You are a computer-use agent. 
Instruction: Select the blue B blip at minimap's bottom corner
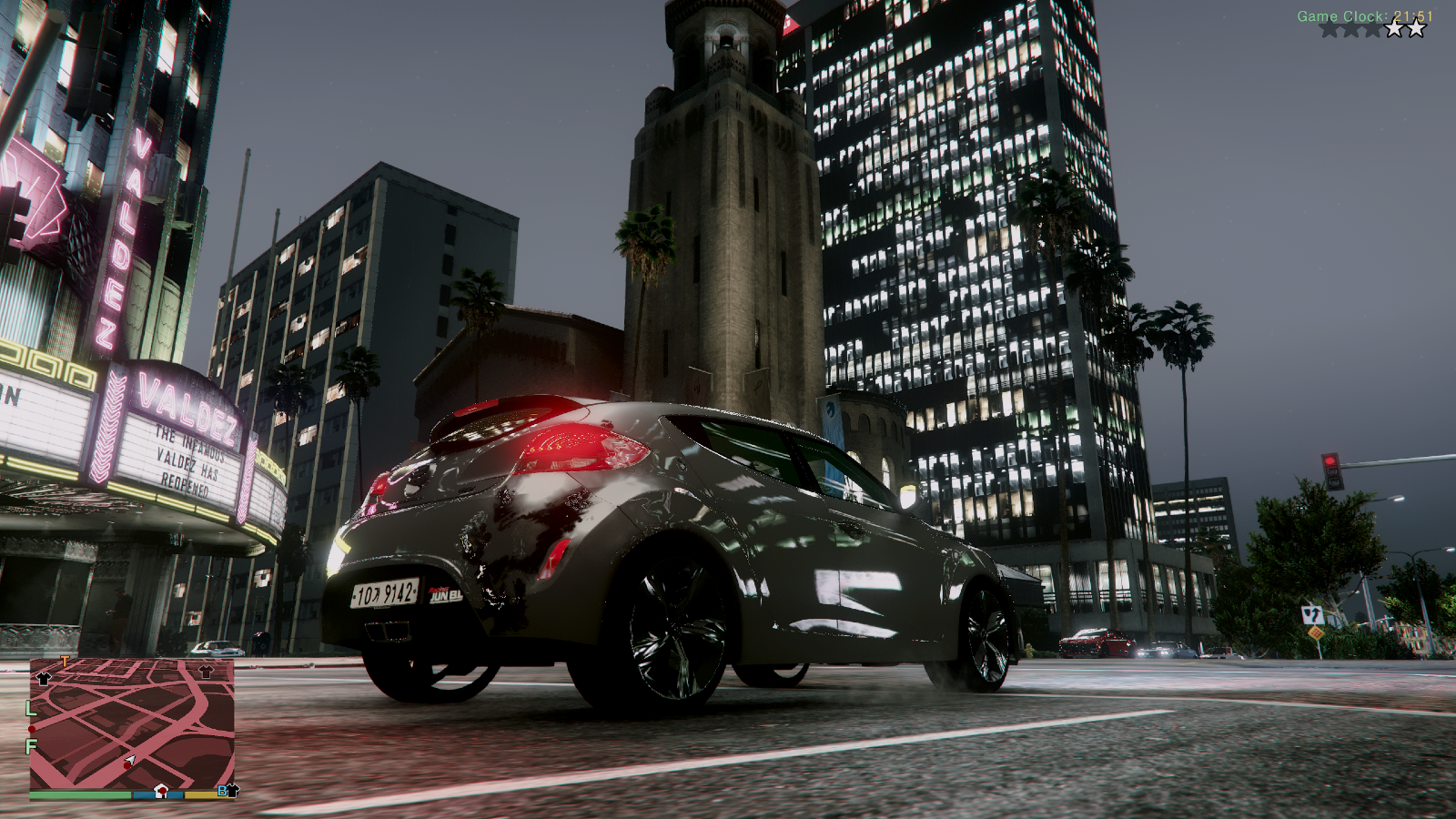click(x=221, y=791)
